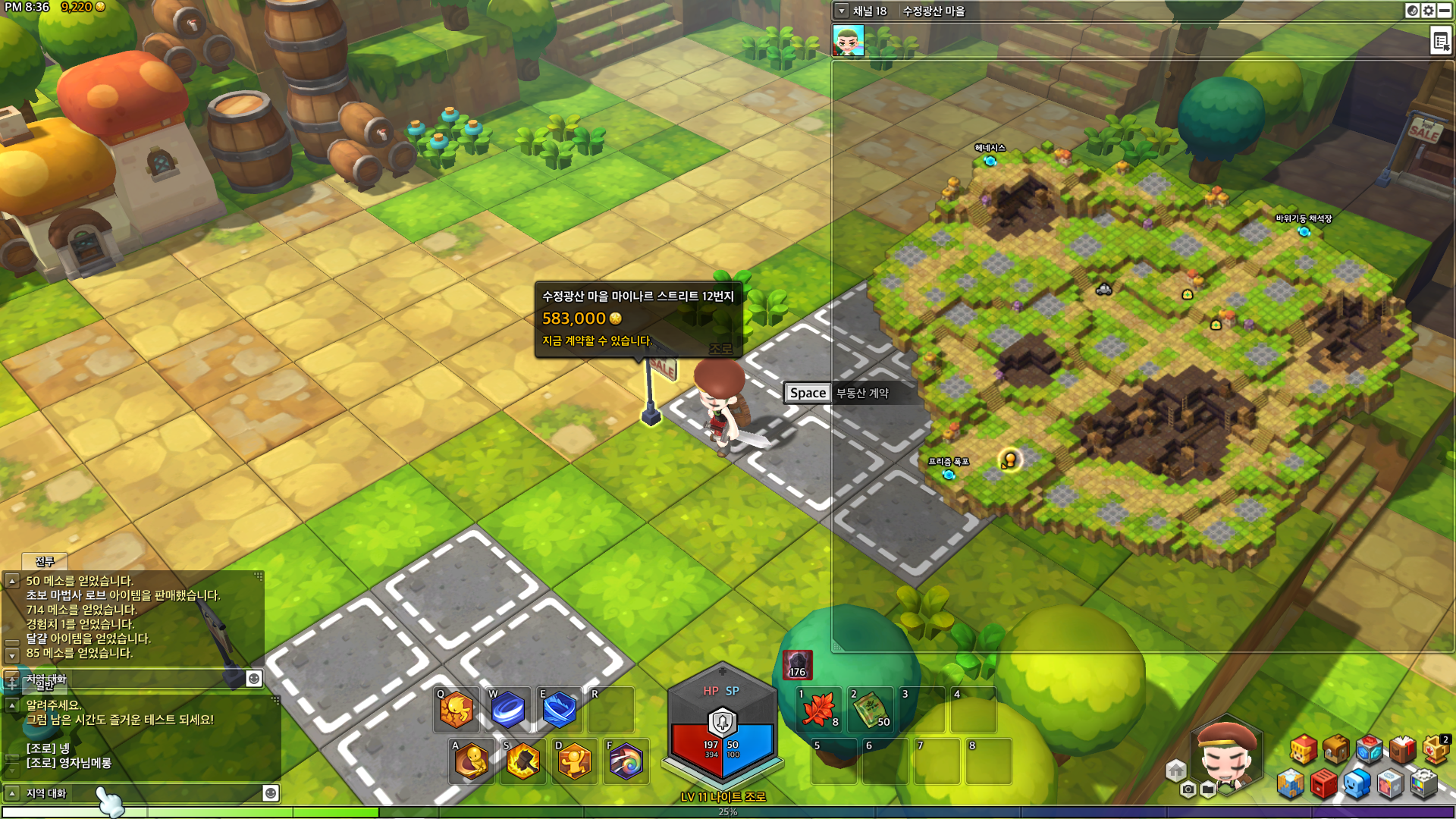
Task: Activate the Q orange stomp skill
Action: [x=457, y=711]
